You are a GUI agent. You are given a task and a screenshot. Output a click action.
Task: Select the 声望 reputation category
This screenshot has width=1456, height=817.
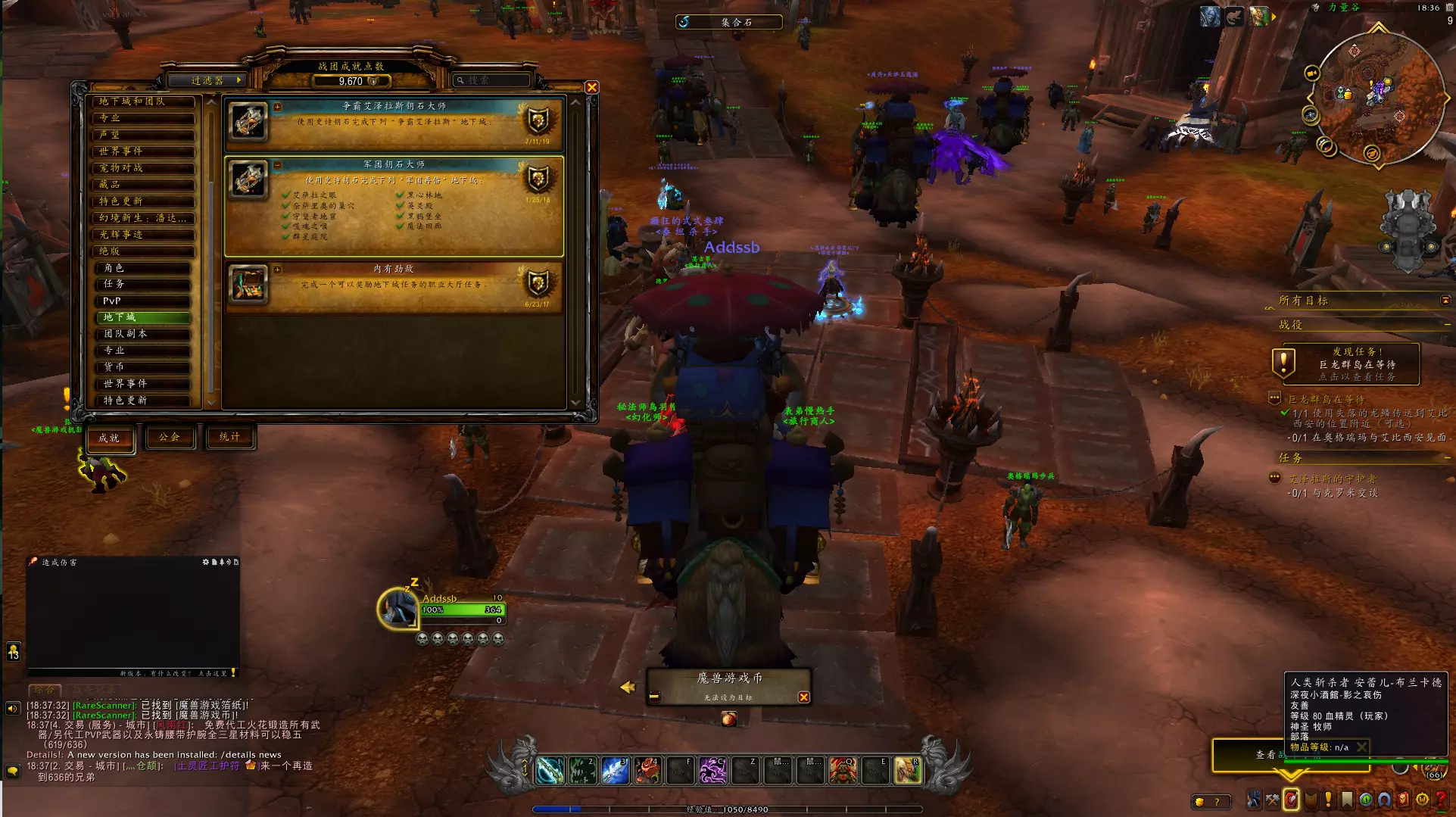[142, 135]
